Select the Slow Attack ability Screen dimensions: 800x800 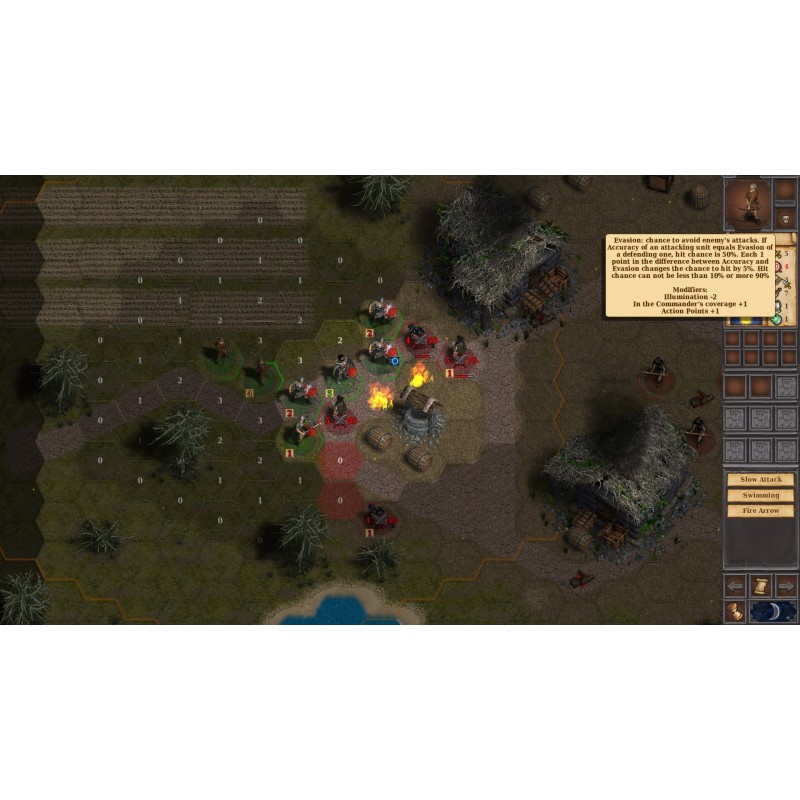point(761,480)
